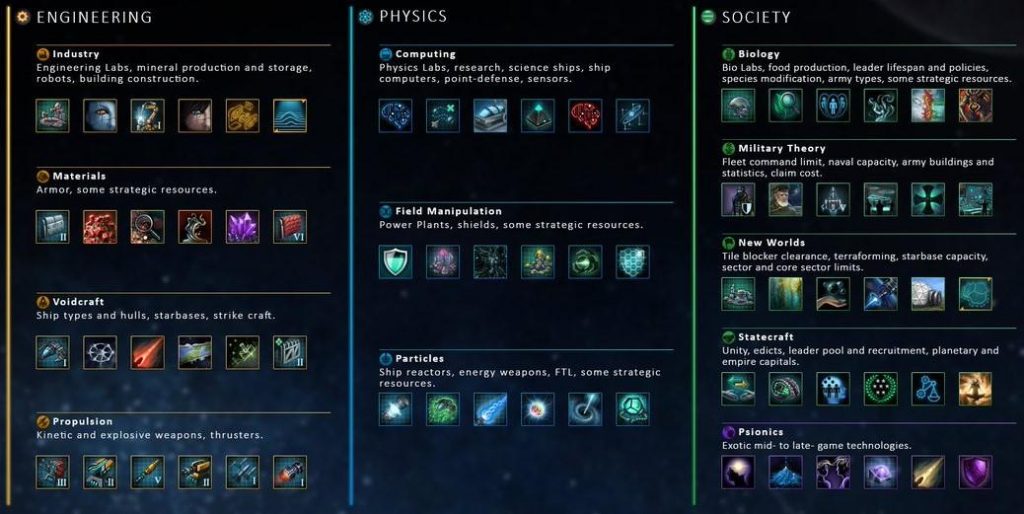
Task: Pick the white wheel starbase Voidcraft icon
Action: tap(100, 352)
